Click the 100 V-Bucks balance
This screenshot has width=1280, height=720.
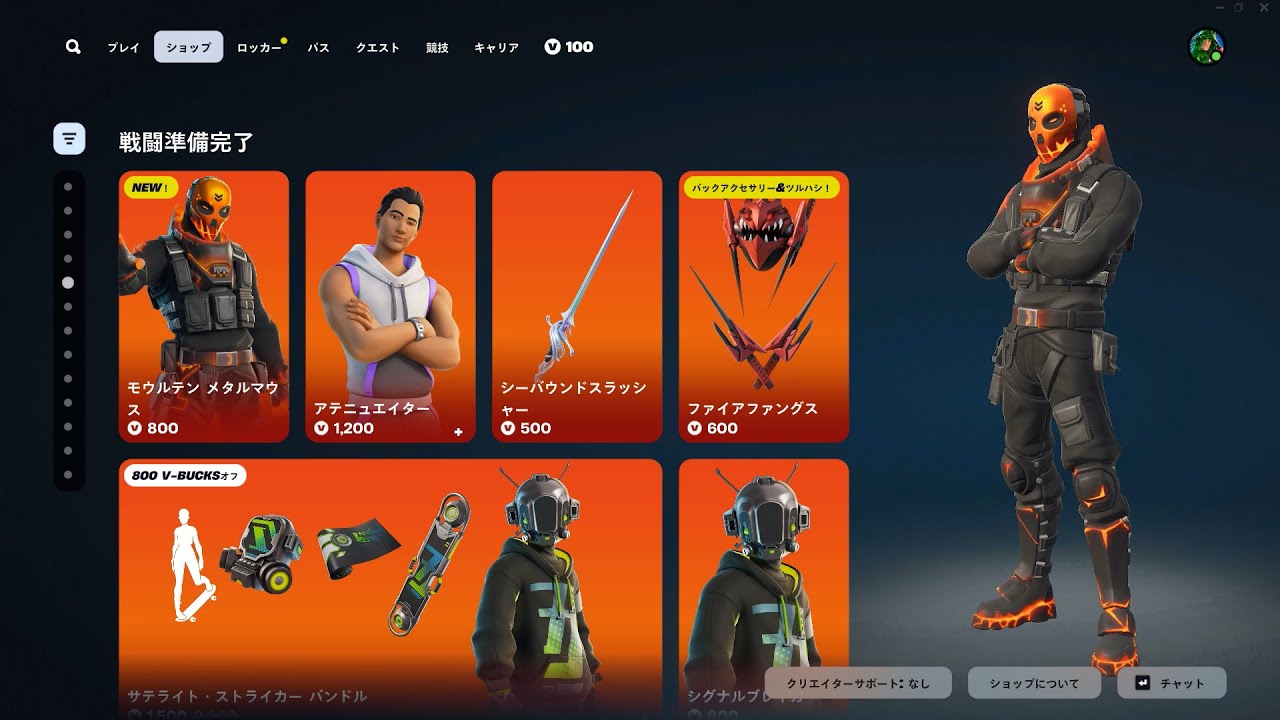tap(569, 47)
